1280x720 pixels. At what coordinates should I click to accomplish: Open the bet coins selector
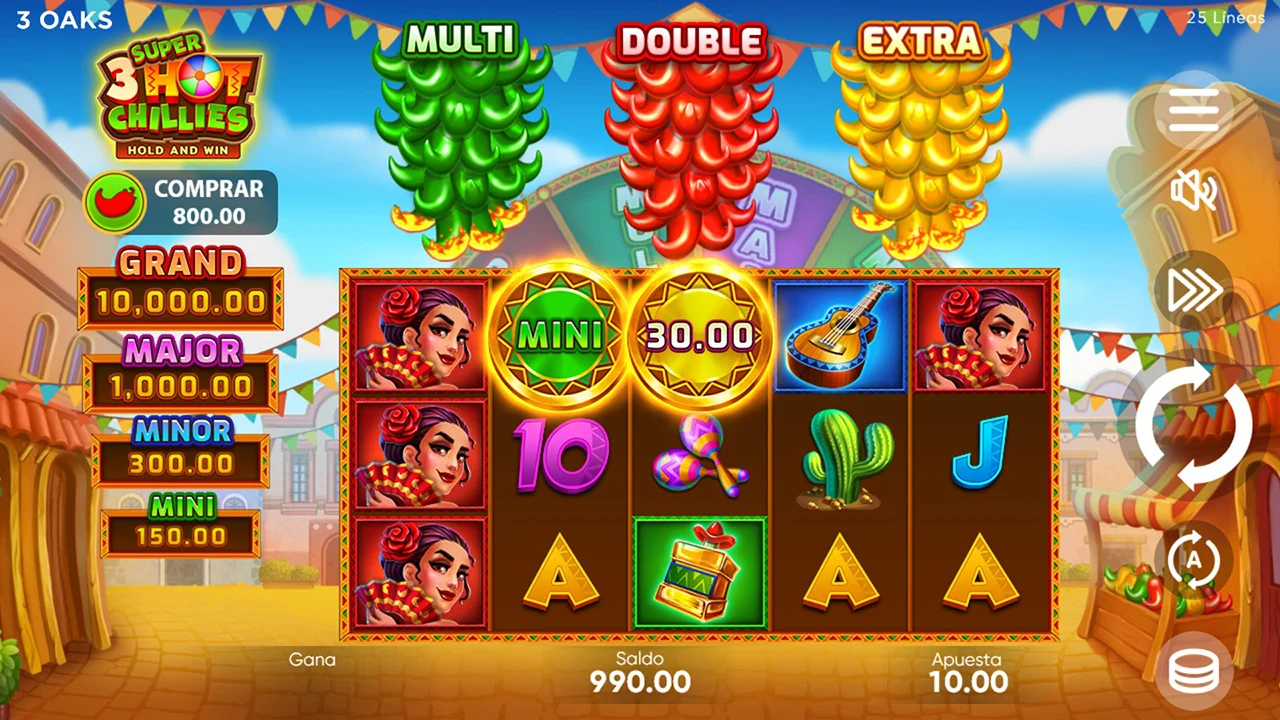pos(1193,672)
